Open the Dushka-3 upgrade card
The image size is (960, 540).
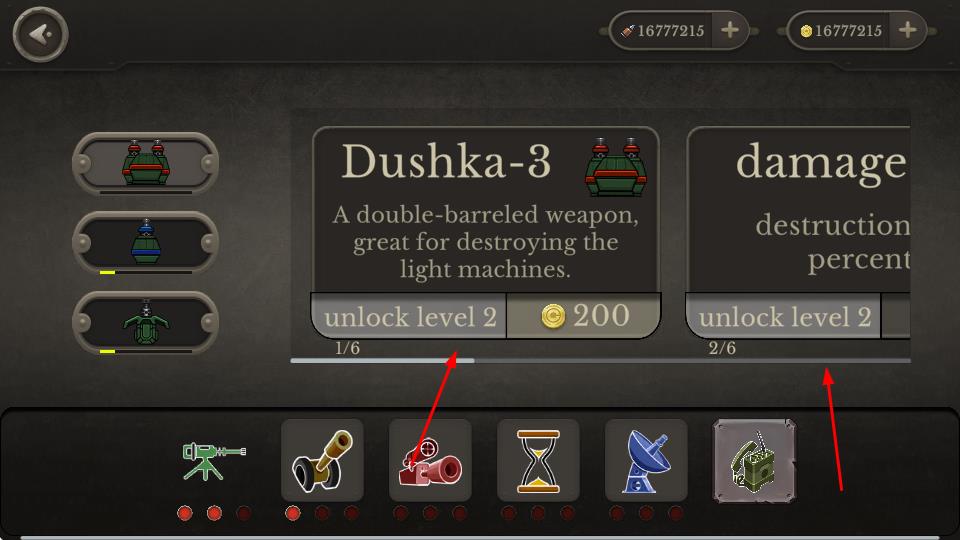click(x=485, y=210)
